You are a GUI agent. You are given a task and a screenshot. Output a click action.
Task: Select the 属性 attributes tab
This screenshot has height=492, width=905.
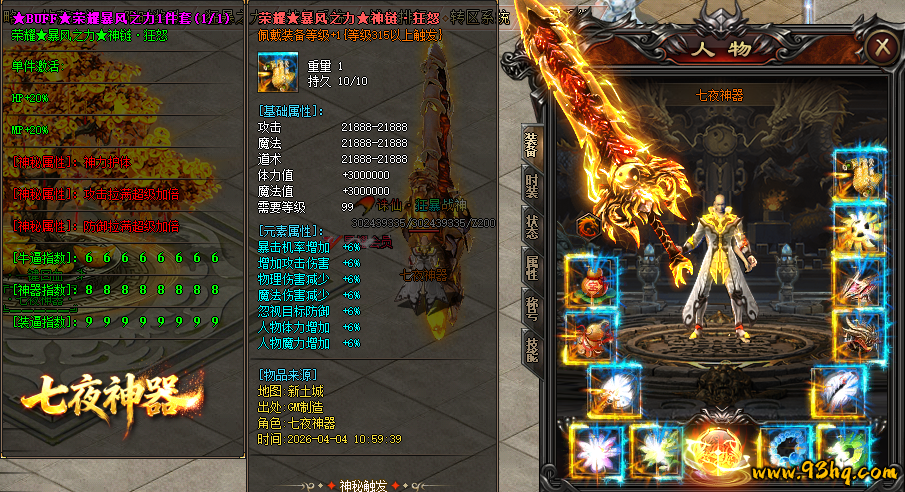click(531, 267)
